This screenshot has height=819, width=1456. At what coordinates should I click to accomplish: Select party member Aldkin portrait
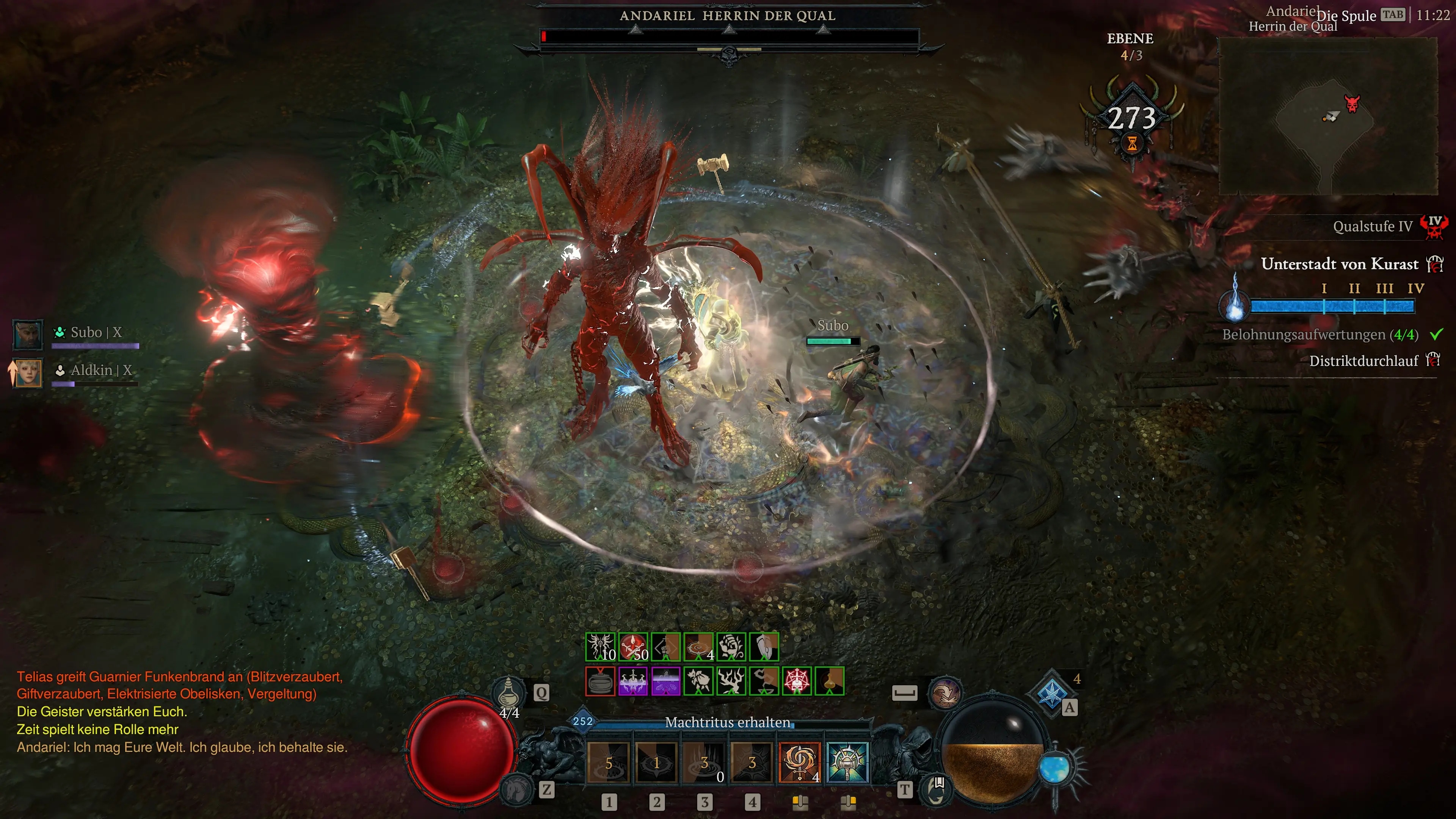coord(27,372)
